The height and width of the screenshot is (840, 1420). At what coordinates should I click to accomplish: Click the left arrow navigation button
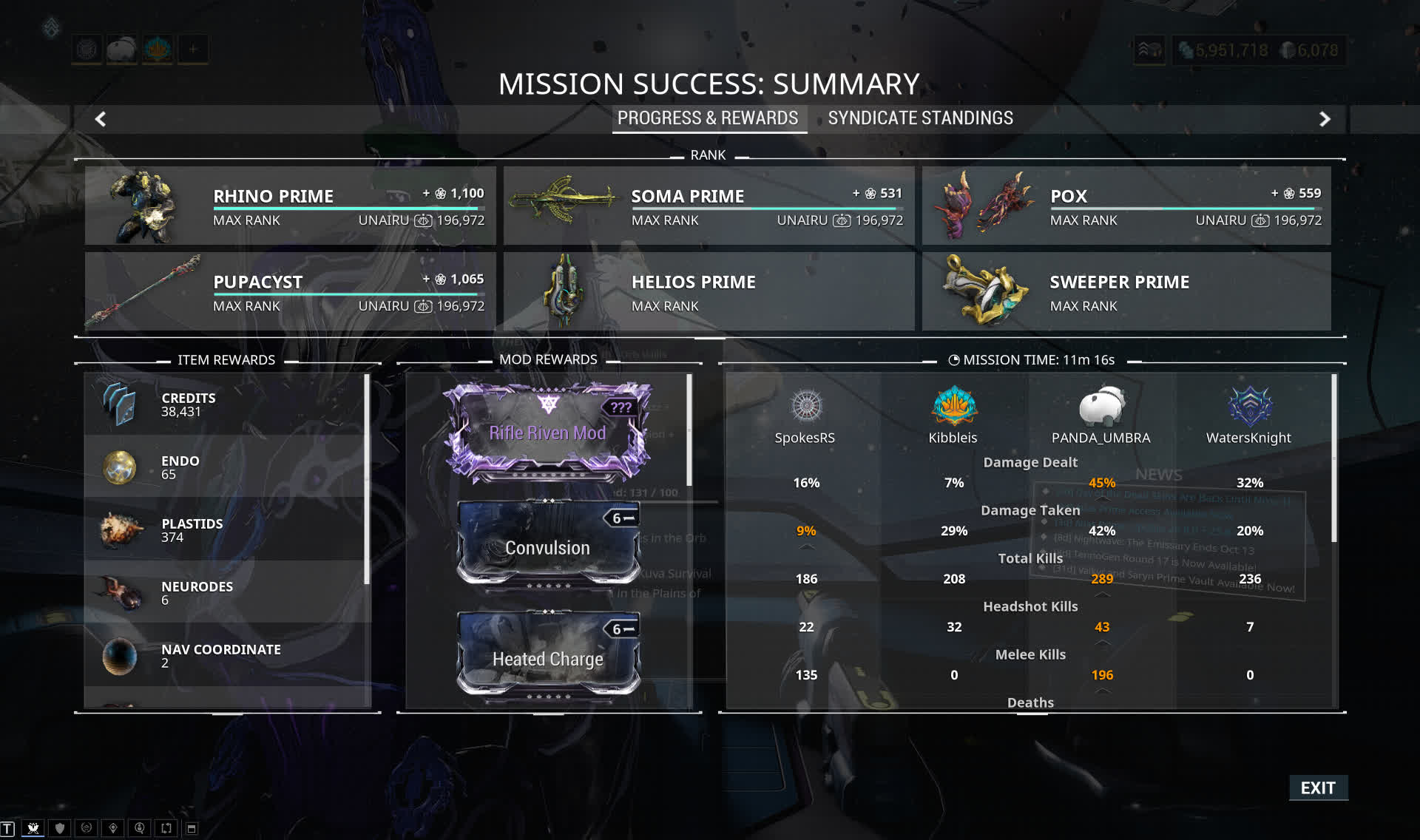[101, 119]
